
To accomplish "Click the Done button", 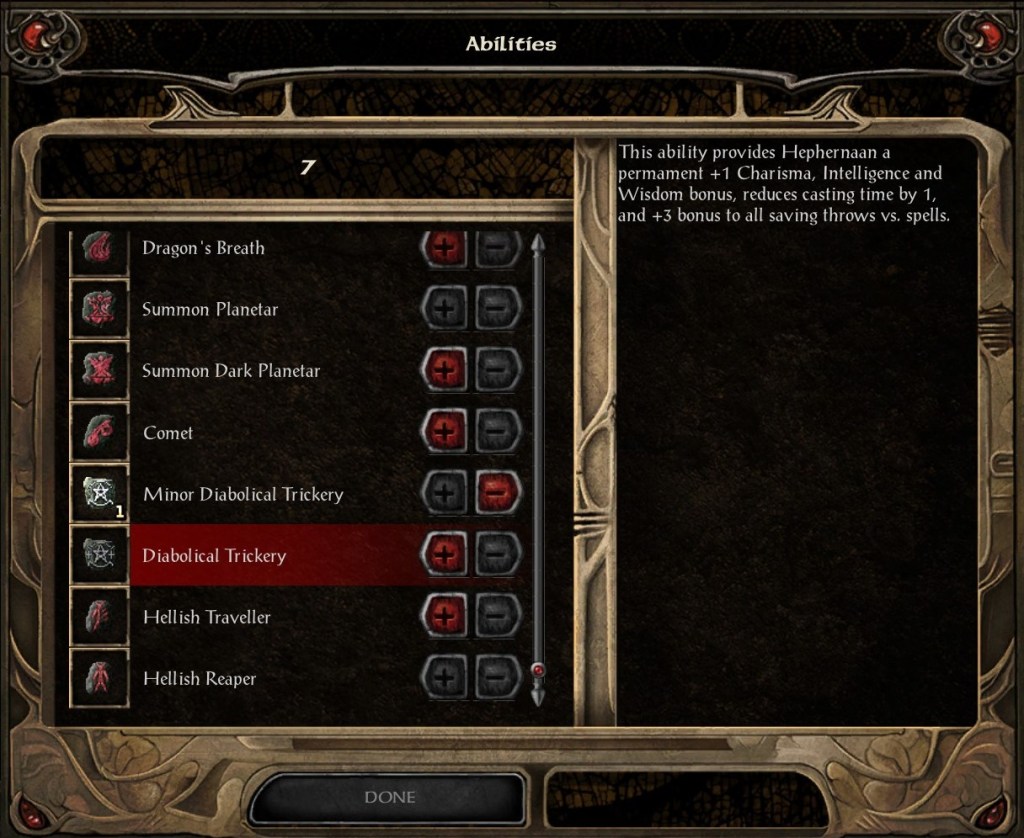I will pyautogui.click(x=390, y=798).
